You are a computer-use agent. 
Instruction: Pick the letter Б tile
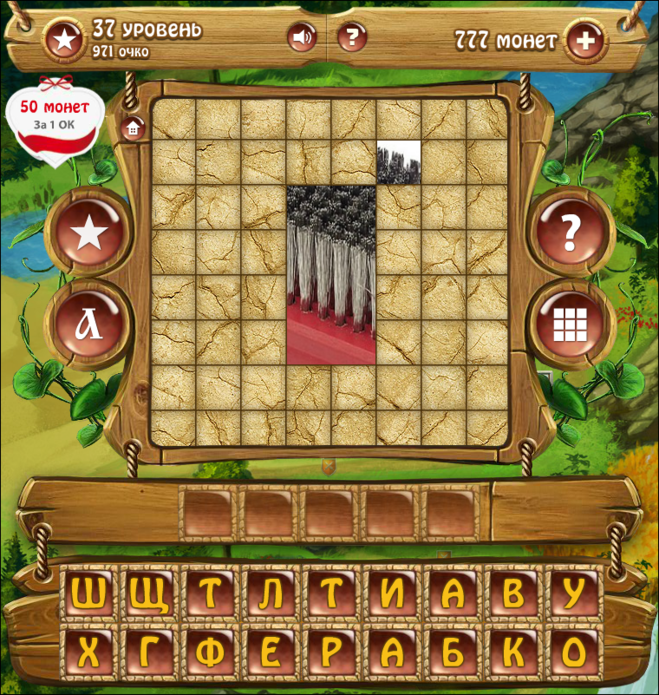452,654
